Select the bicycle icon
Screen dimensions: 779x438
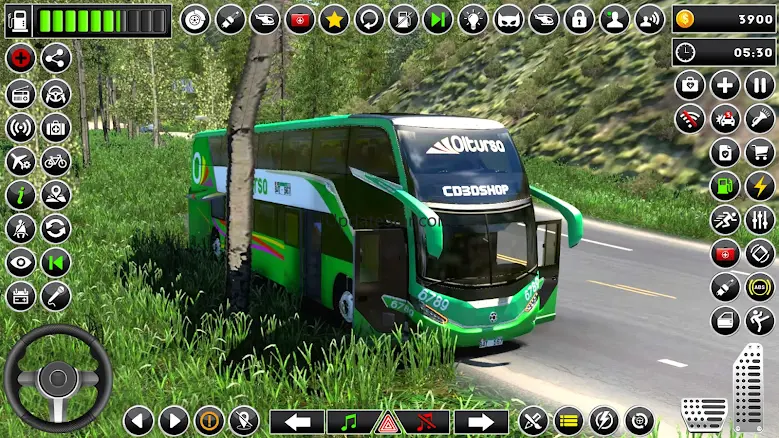pos(56,160)
